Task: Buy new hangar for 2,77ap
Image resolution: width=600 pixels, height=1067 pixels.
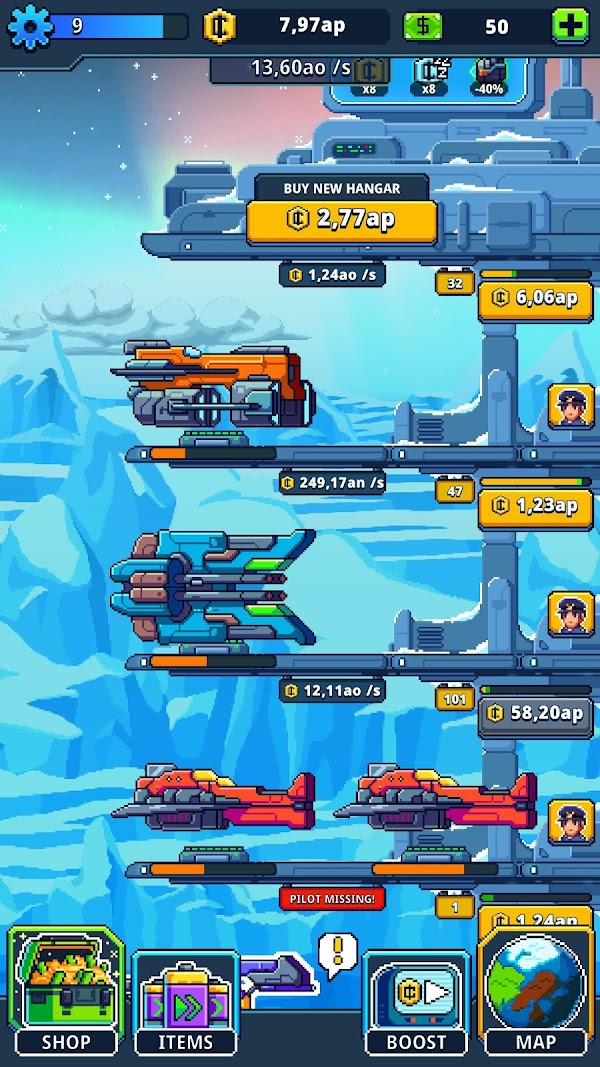Action: point(342,221)
